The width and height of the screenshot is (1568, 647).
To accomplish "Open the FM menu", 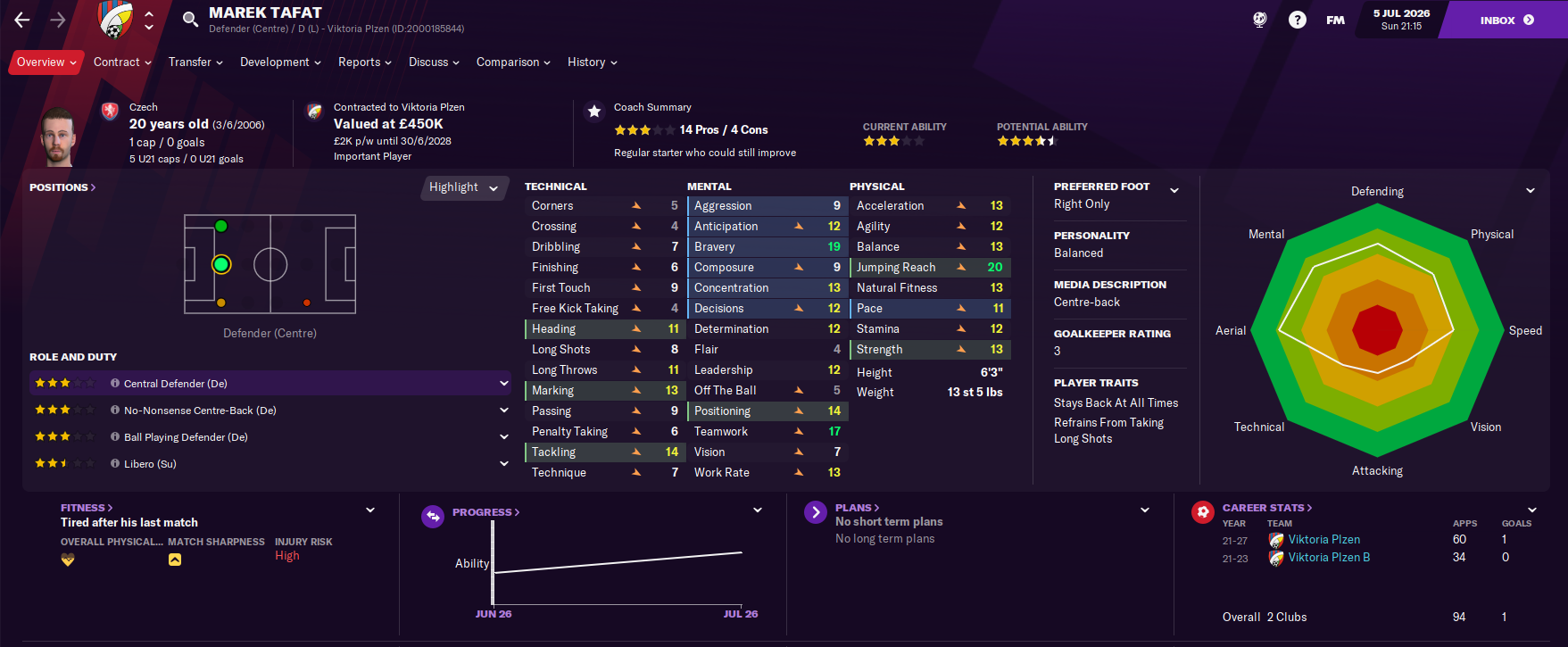I will pos(1335,20).
